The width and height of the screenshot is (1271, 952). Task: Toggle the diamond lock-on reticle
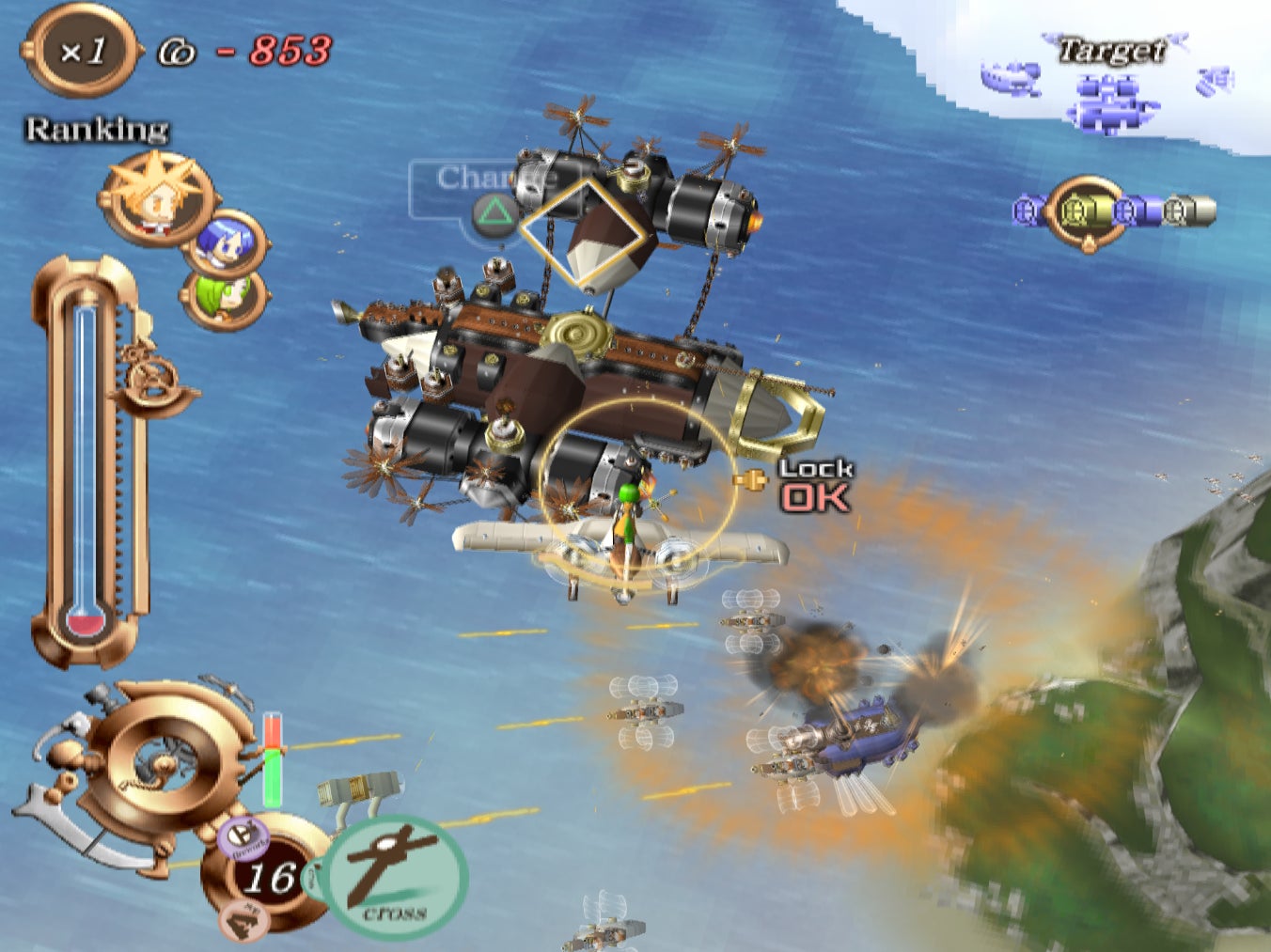[x=582, y=230]
